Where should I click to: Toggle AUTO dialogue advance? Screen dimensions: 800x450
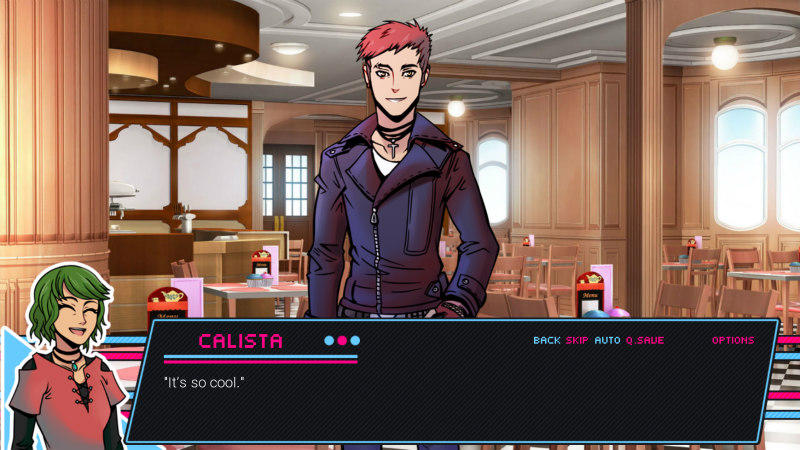(x=607, y=340)
